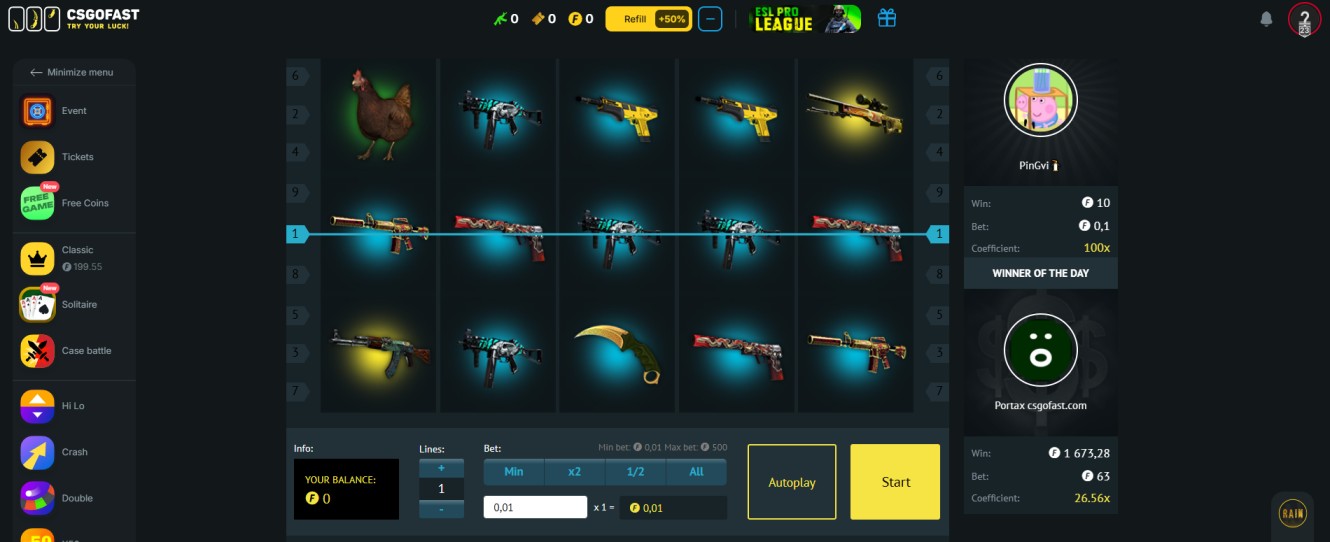Increase lines with the plus button

[x=441, y=468]
